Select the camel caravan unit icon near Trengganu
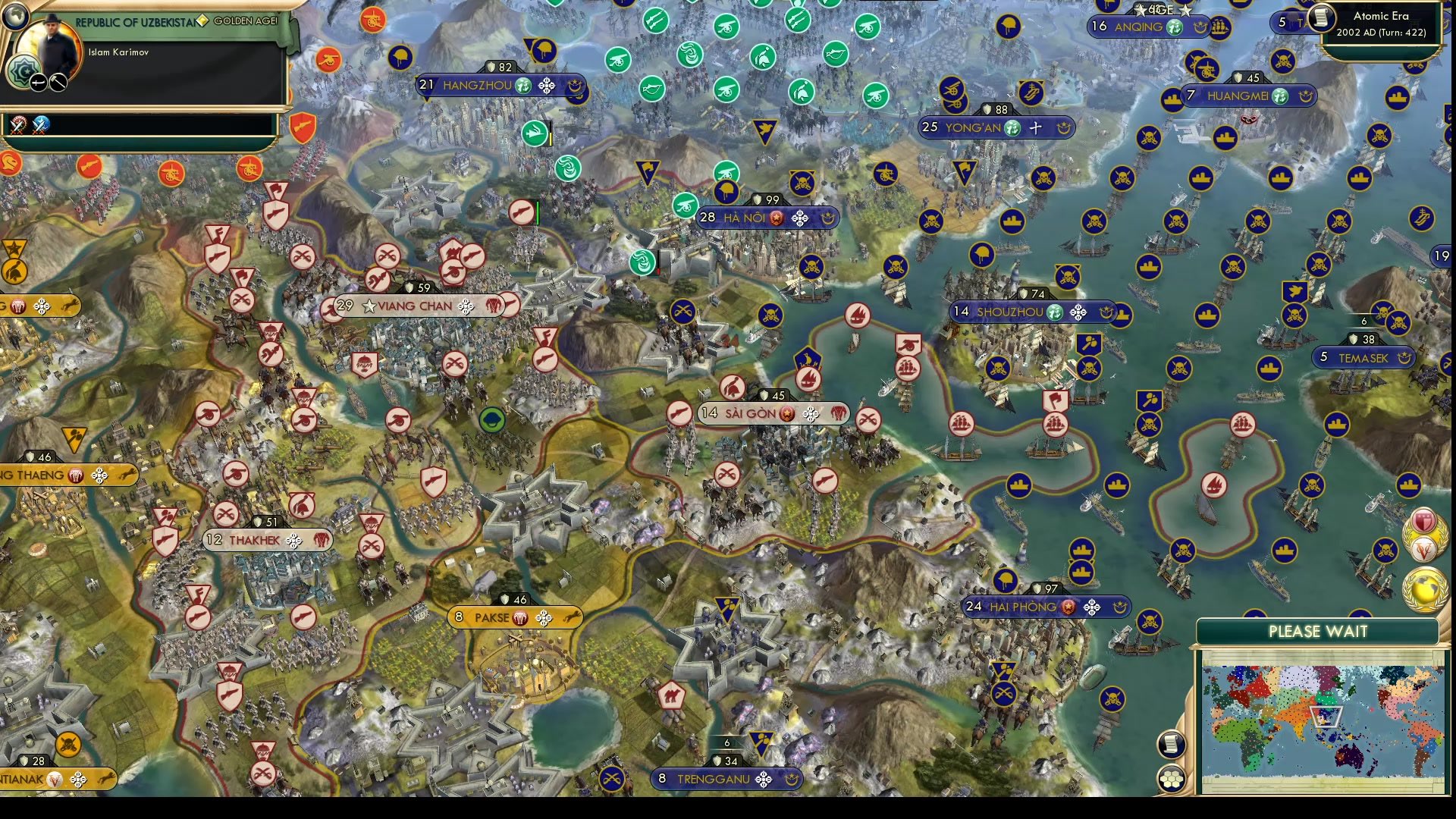Viewport: 1456px width, 819px height. click(672, 695)
